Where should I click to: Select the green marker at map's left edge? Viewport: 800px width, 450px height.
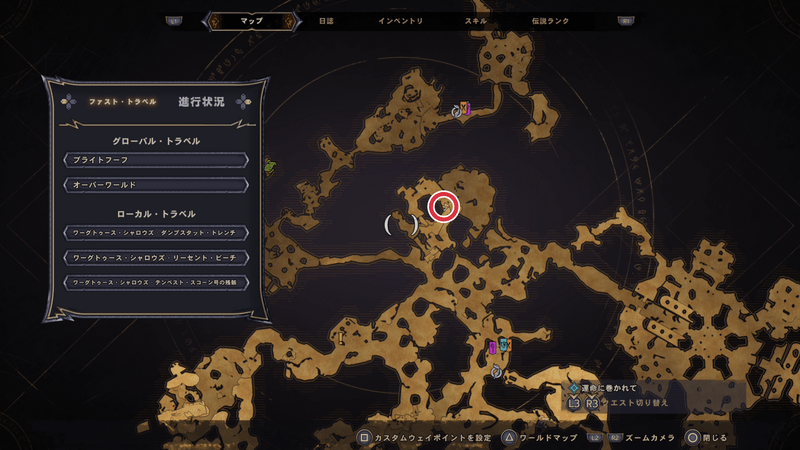[269, 166]
